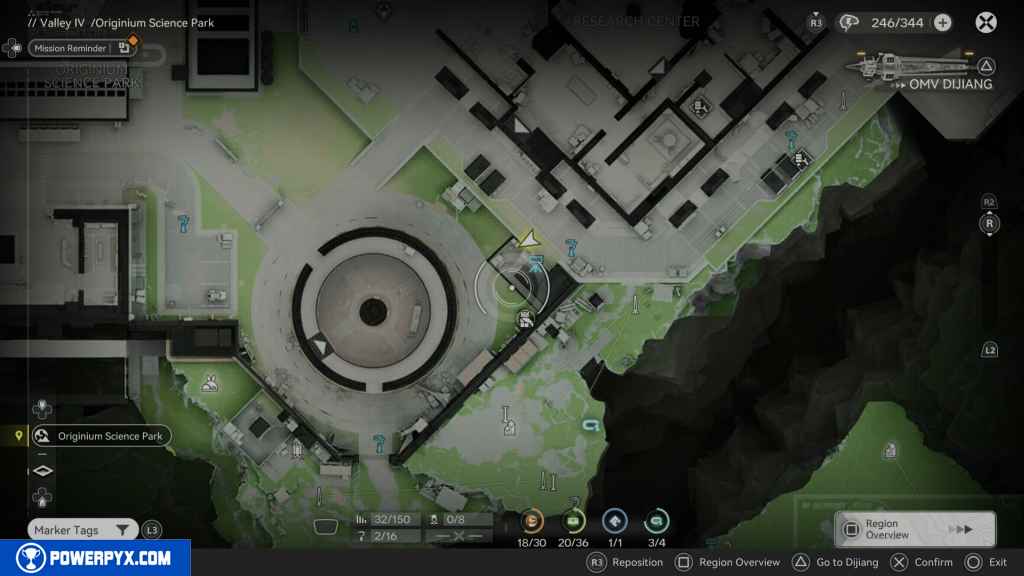Select the rabbit marker on the map

(x=211, y=381)
